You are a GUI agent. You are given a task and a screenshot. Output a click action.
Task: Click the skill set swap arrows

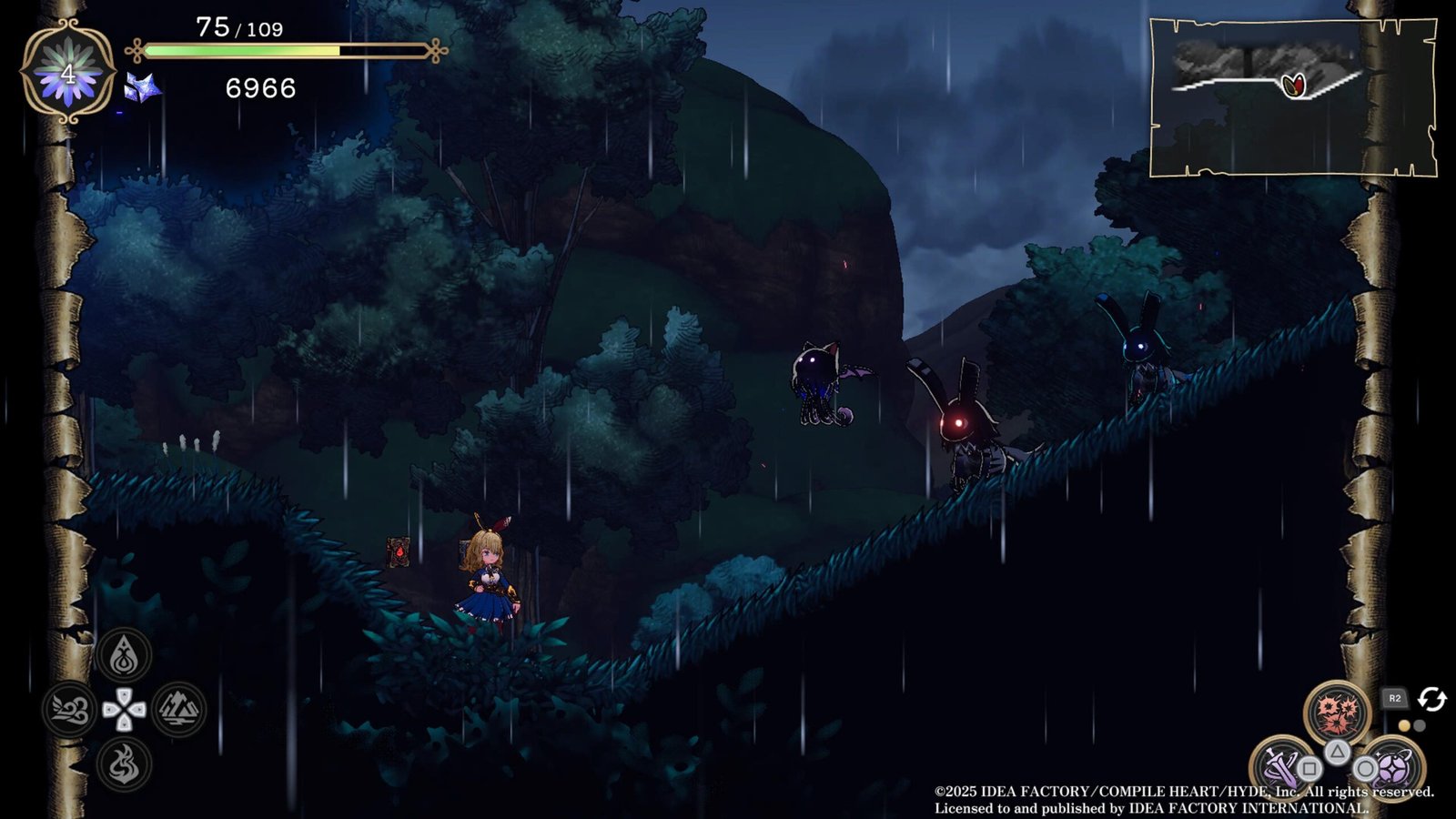(x=1432, y=699)
